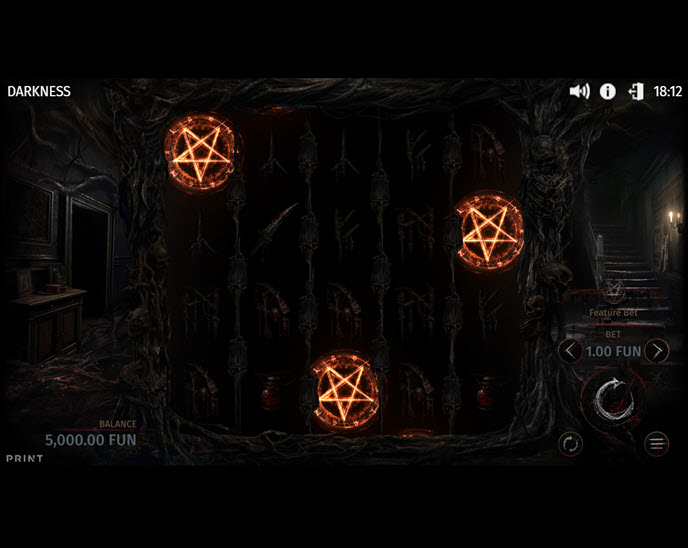The height and width of the screenshot is (548, 688).
Task: Open the game info page
Action: click(607, 91)
